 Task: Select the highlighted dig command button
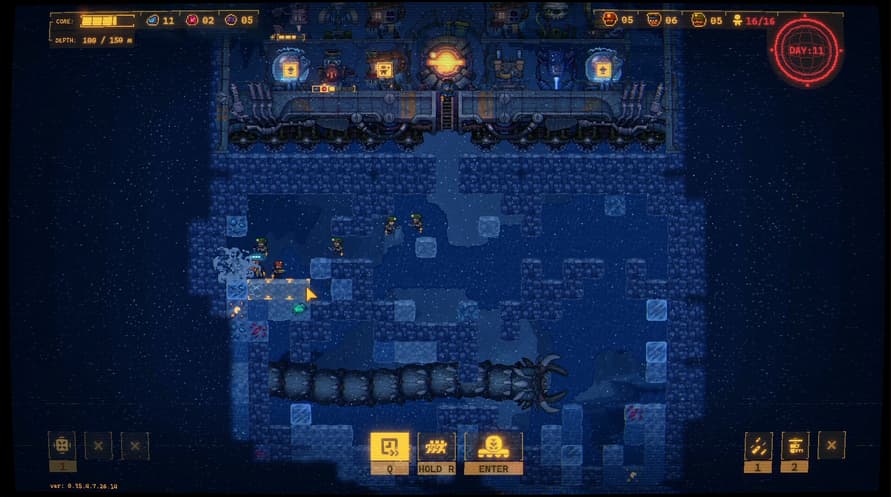389,446
